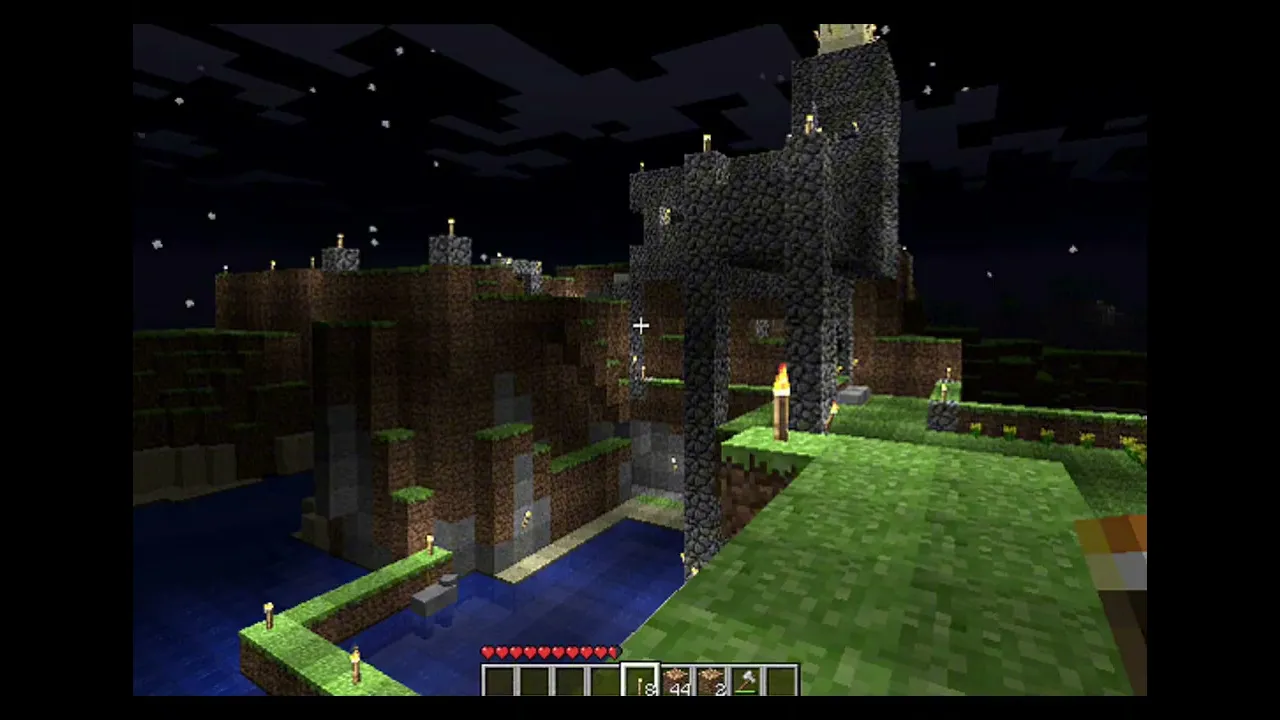Select the block stack of 44
The height and width of the screenshot is (720, 1280).
click(x=676, y=681)
